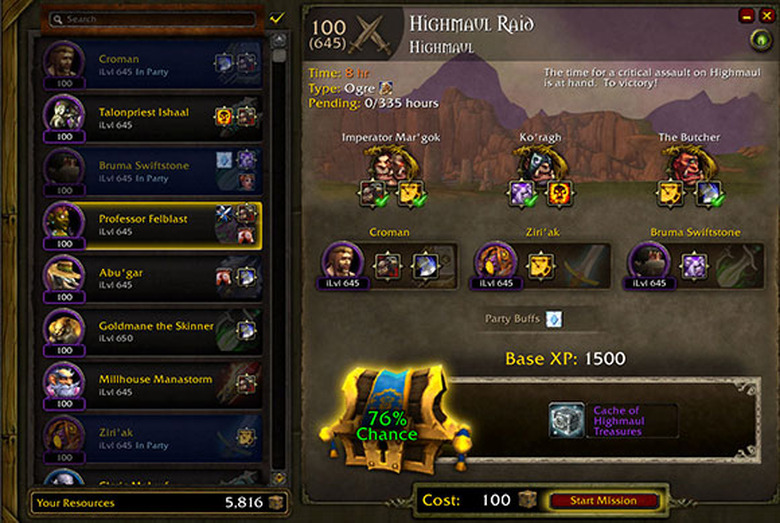The height and width of the screenshot is (523, 780).
Task: Pick the Professor Felblast follower row
Action: coord(150,226)
